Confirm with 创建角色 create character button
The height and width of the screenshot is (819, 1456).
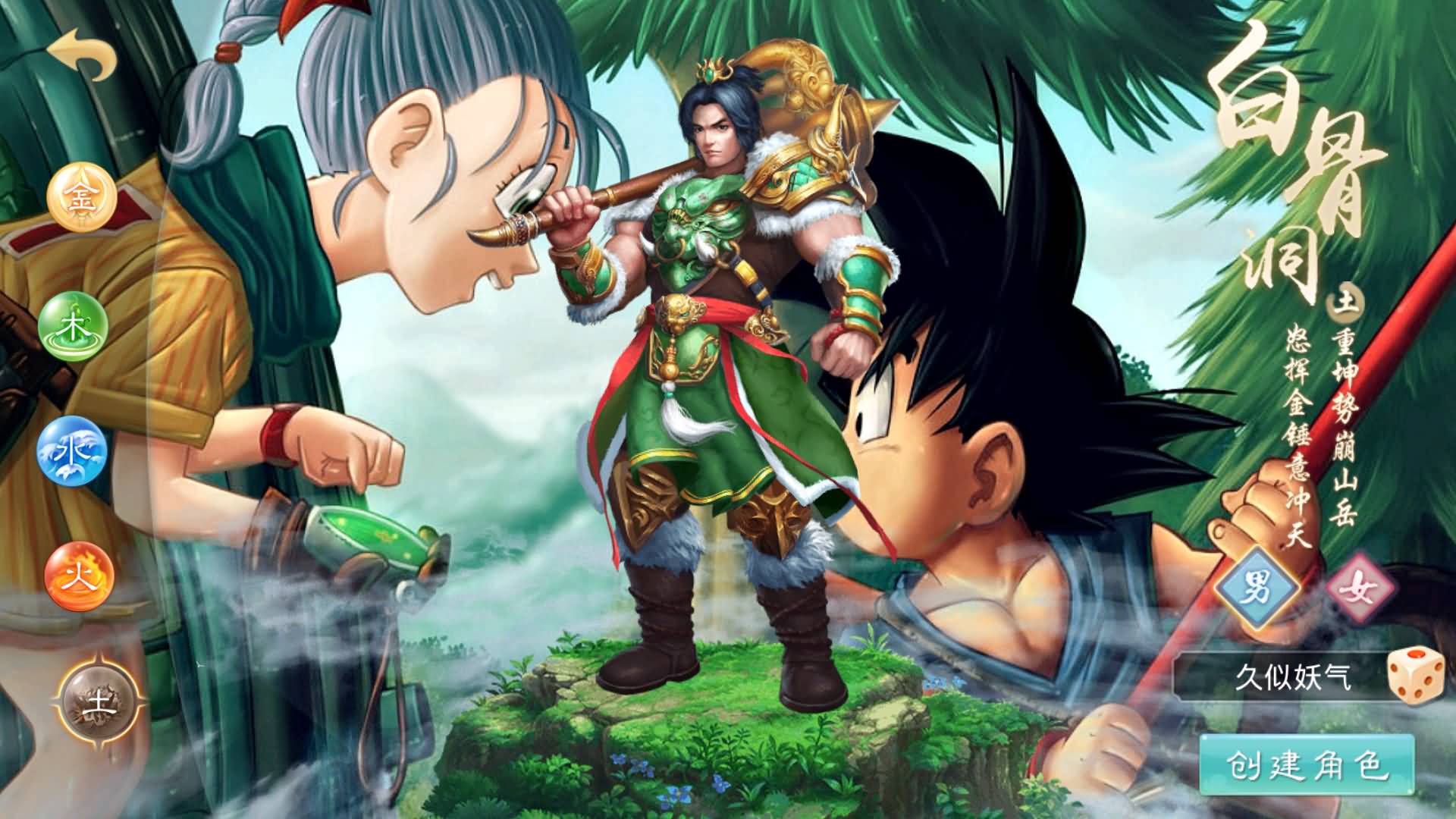1307,766
